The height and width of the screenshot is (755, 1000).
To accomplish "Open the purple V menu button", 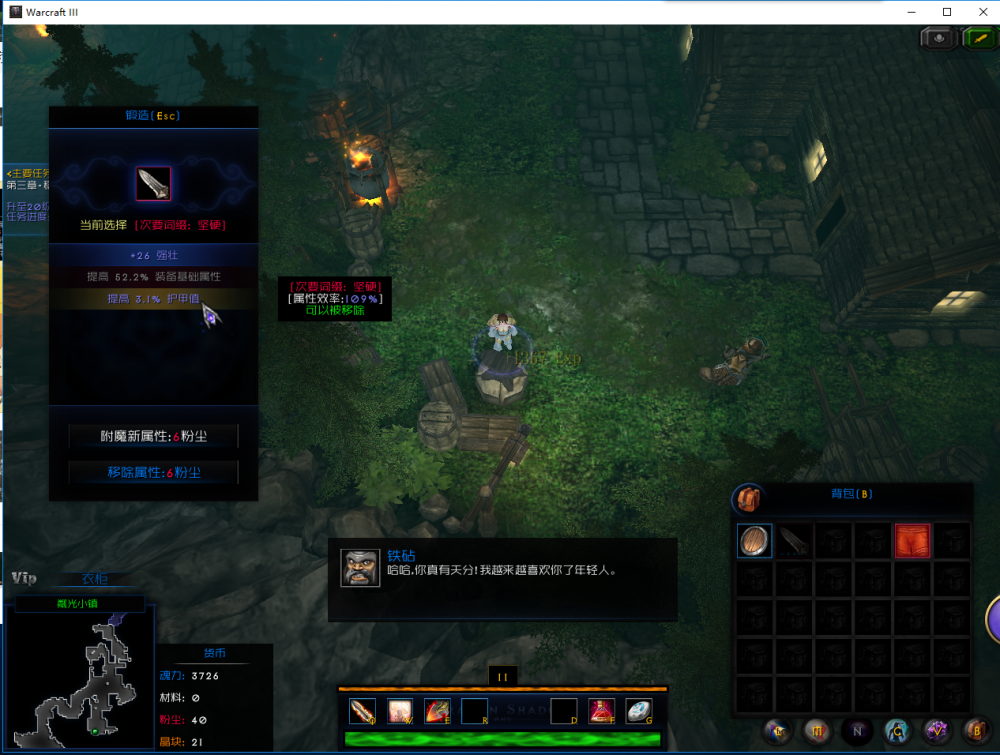I will [x=937, y=731].
